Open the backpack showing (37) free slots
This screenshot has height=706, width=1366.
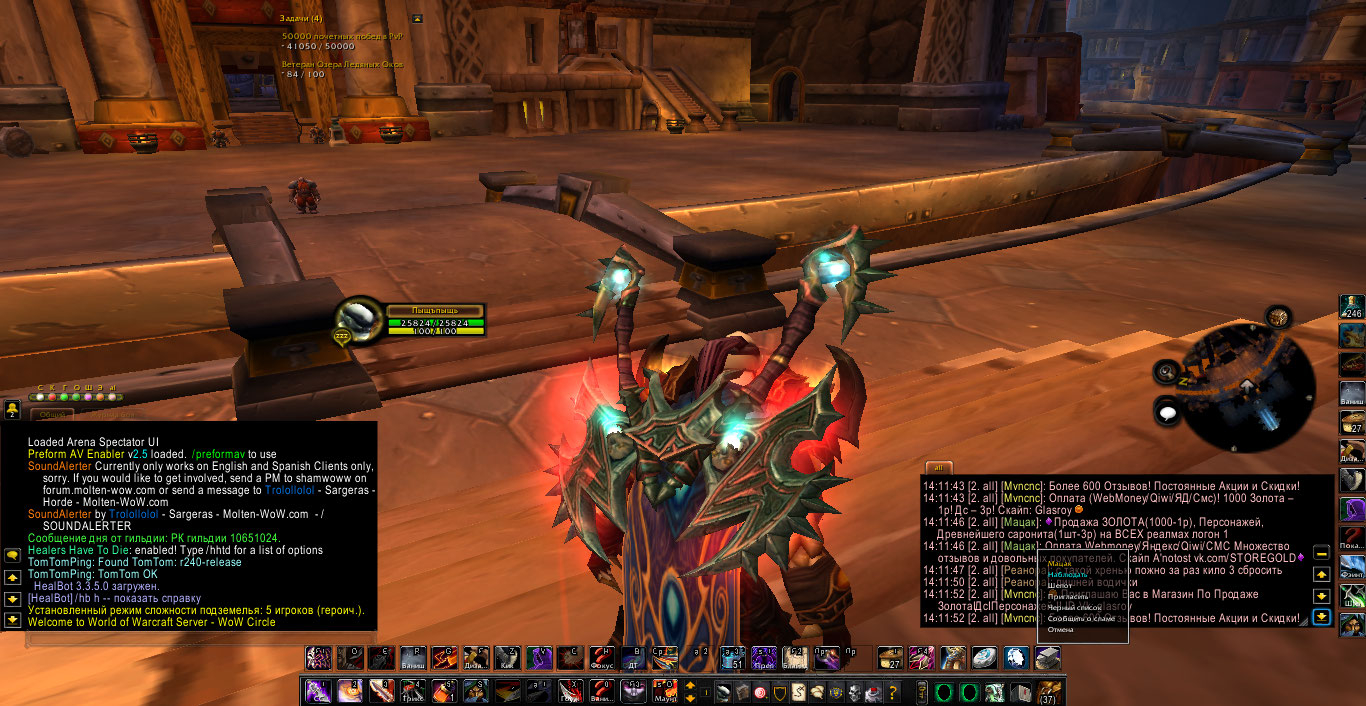(1049, 692)
